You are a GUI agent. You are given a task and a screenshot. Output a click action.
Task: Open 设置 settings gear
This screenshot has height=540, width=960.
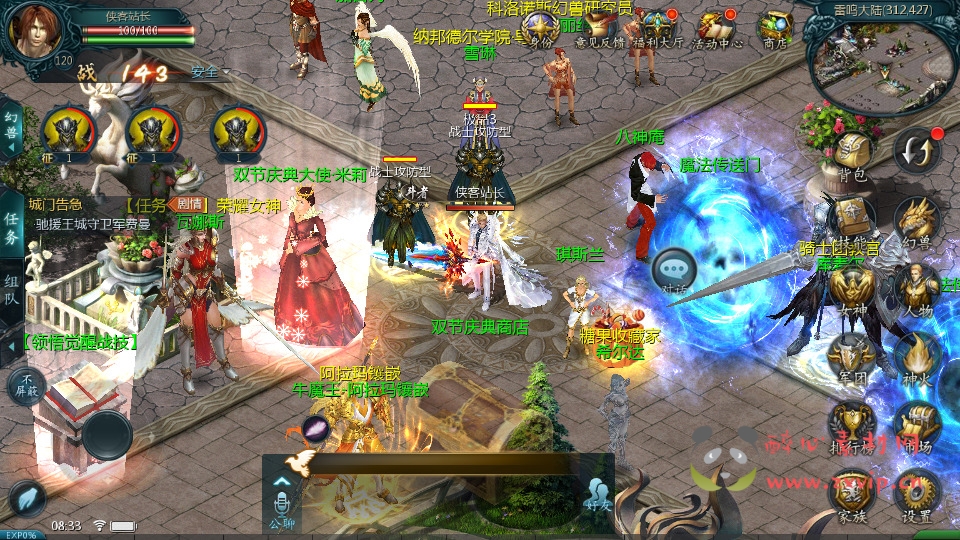tap(916, 493)
